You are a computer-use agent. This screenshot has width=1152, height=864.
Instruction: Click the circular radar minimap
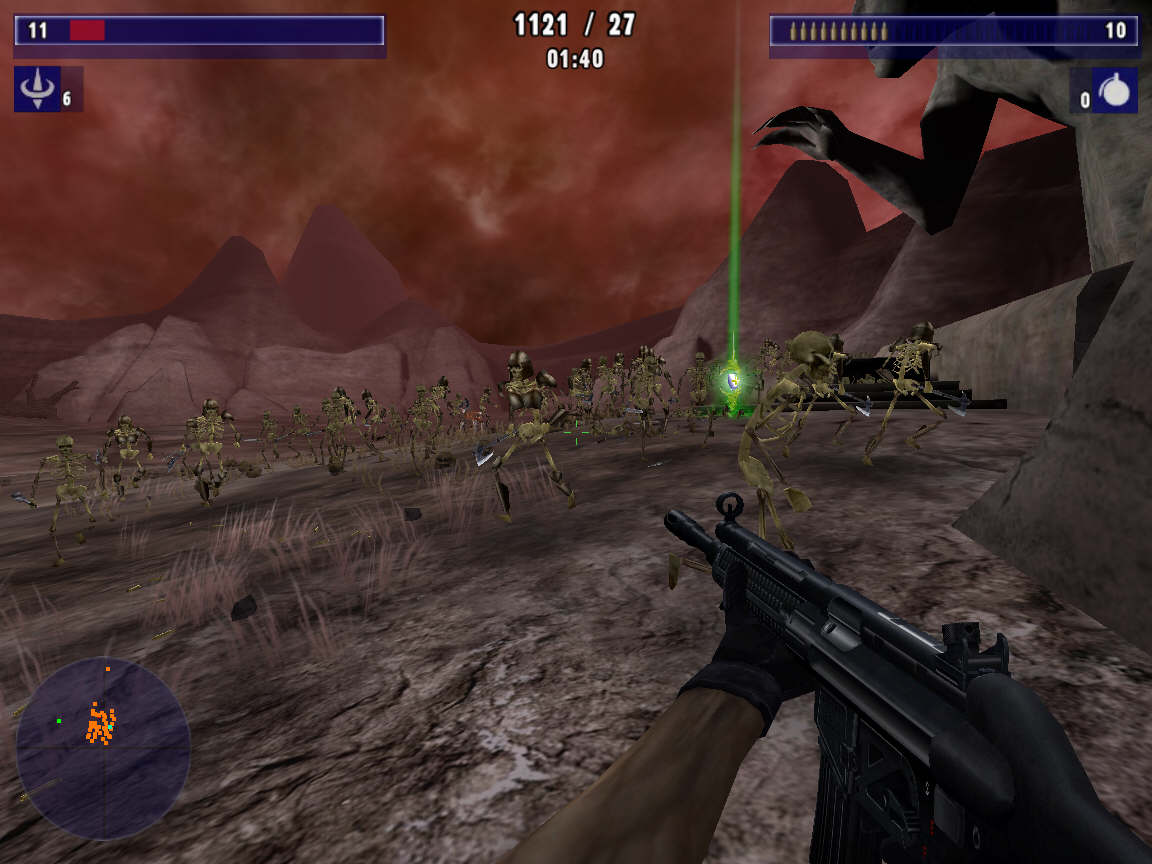pos(103,748)
